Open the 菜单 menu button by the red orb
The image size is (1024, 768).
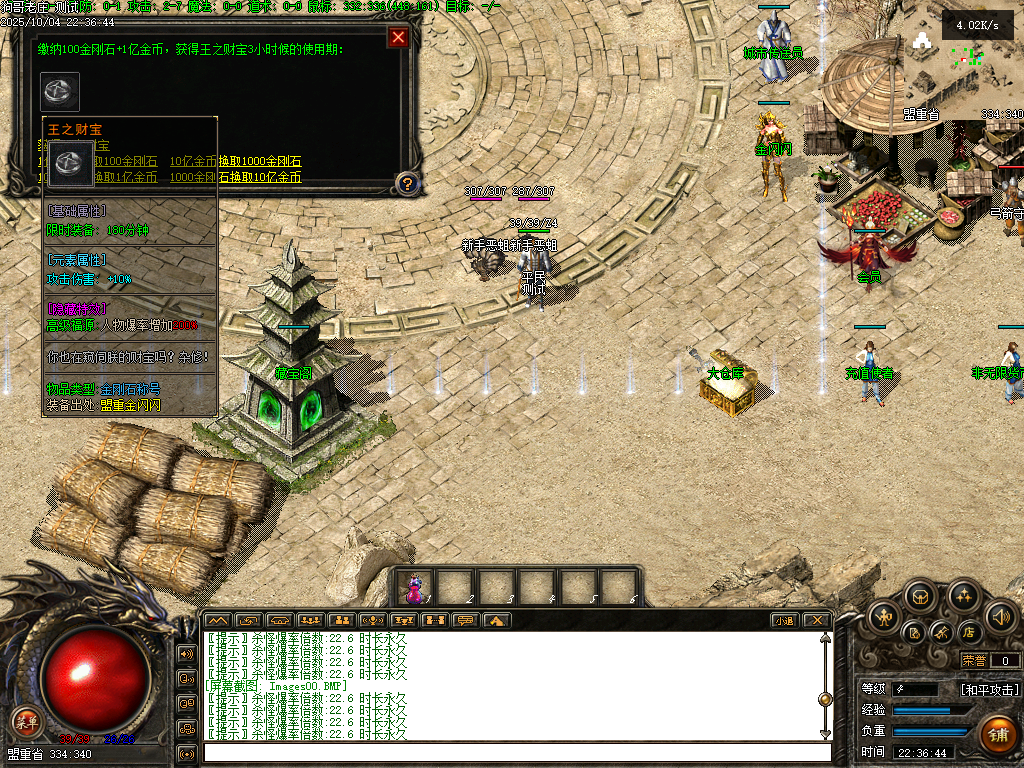click(x=26, y=722)
